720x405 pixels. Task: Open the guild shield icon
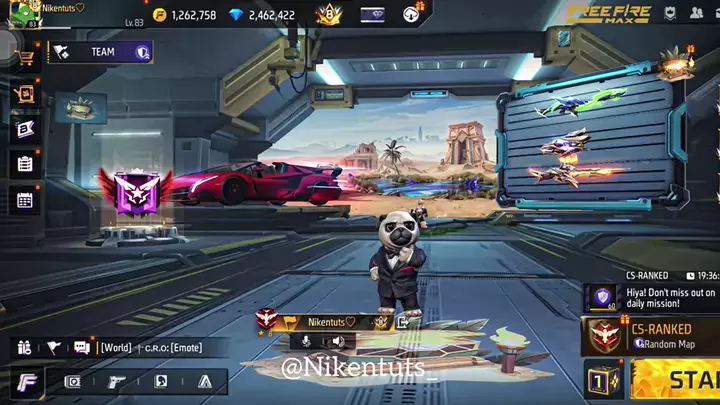[668, 15]
